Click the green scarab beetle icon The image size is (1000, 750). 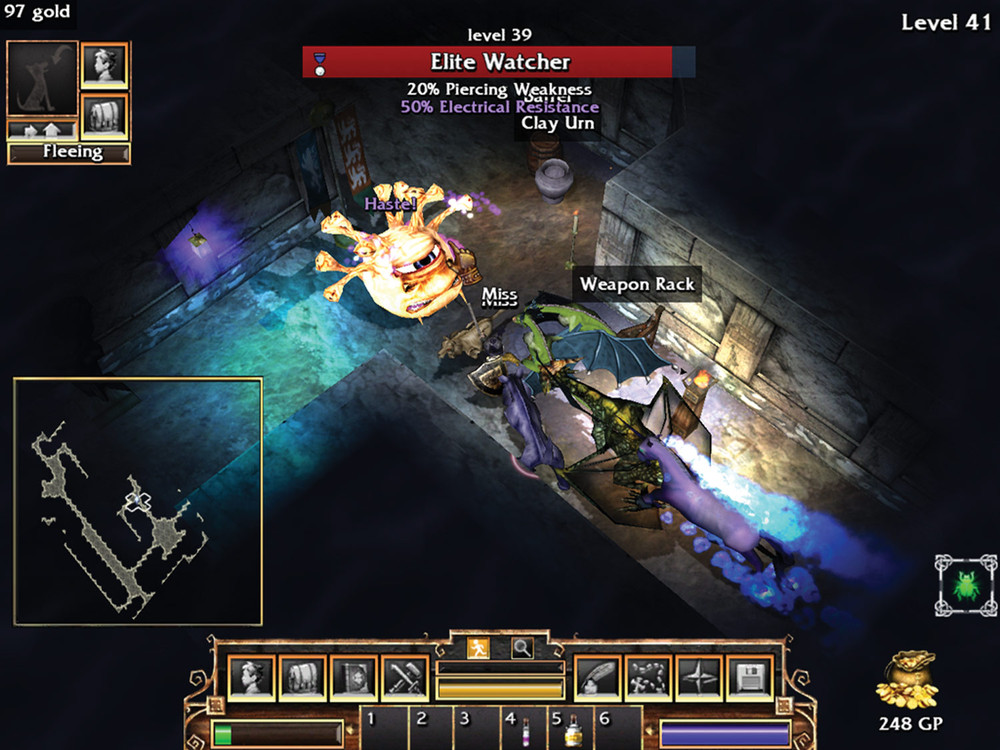(966, 585)
